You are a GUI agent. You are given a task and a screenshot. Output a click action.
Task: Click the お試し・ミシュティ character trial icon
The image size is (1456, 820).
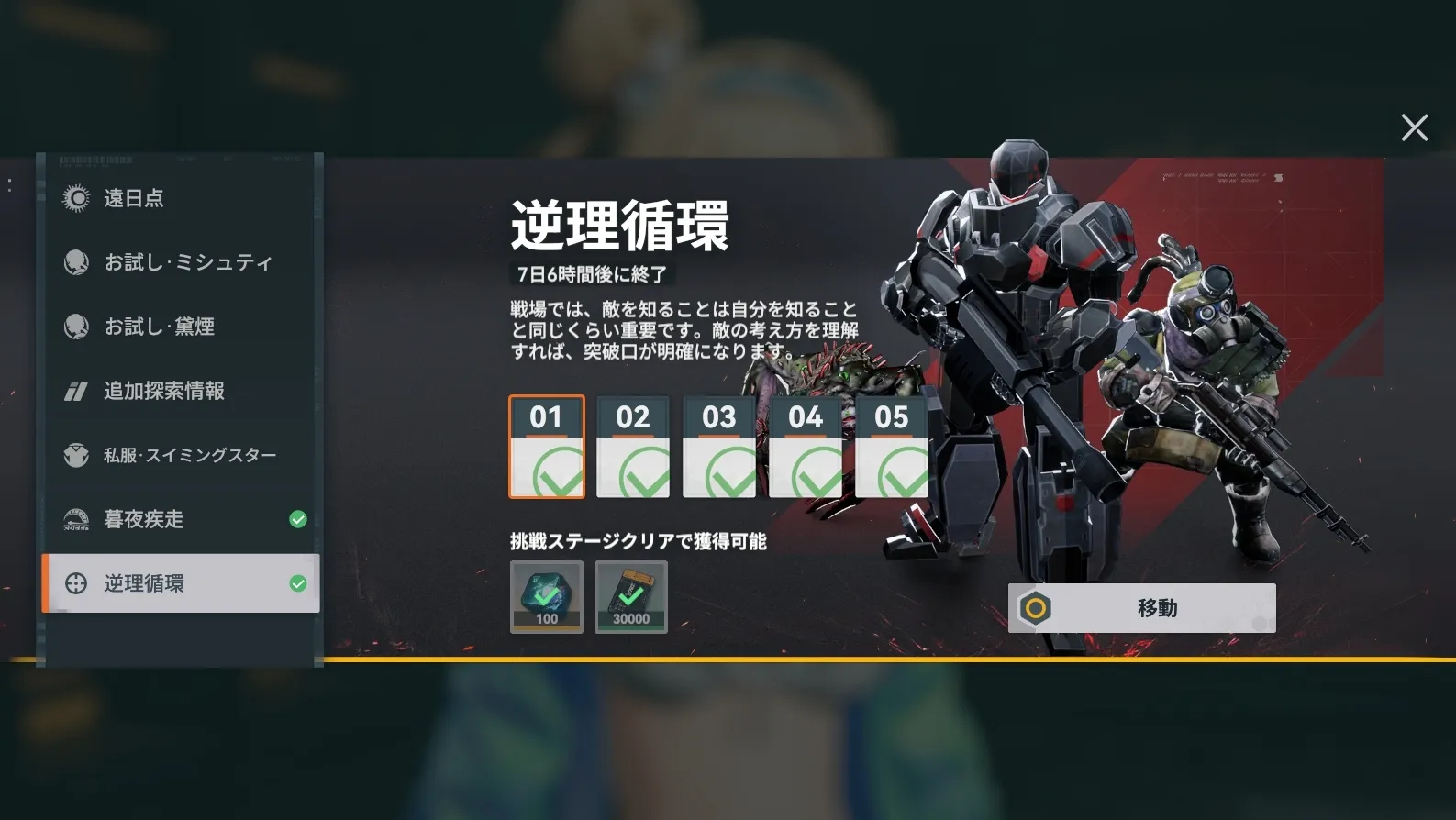pos(77,262)
